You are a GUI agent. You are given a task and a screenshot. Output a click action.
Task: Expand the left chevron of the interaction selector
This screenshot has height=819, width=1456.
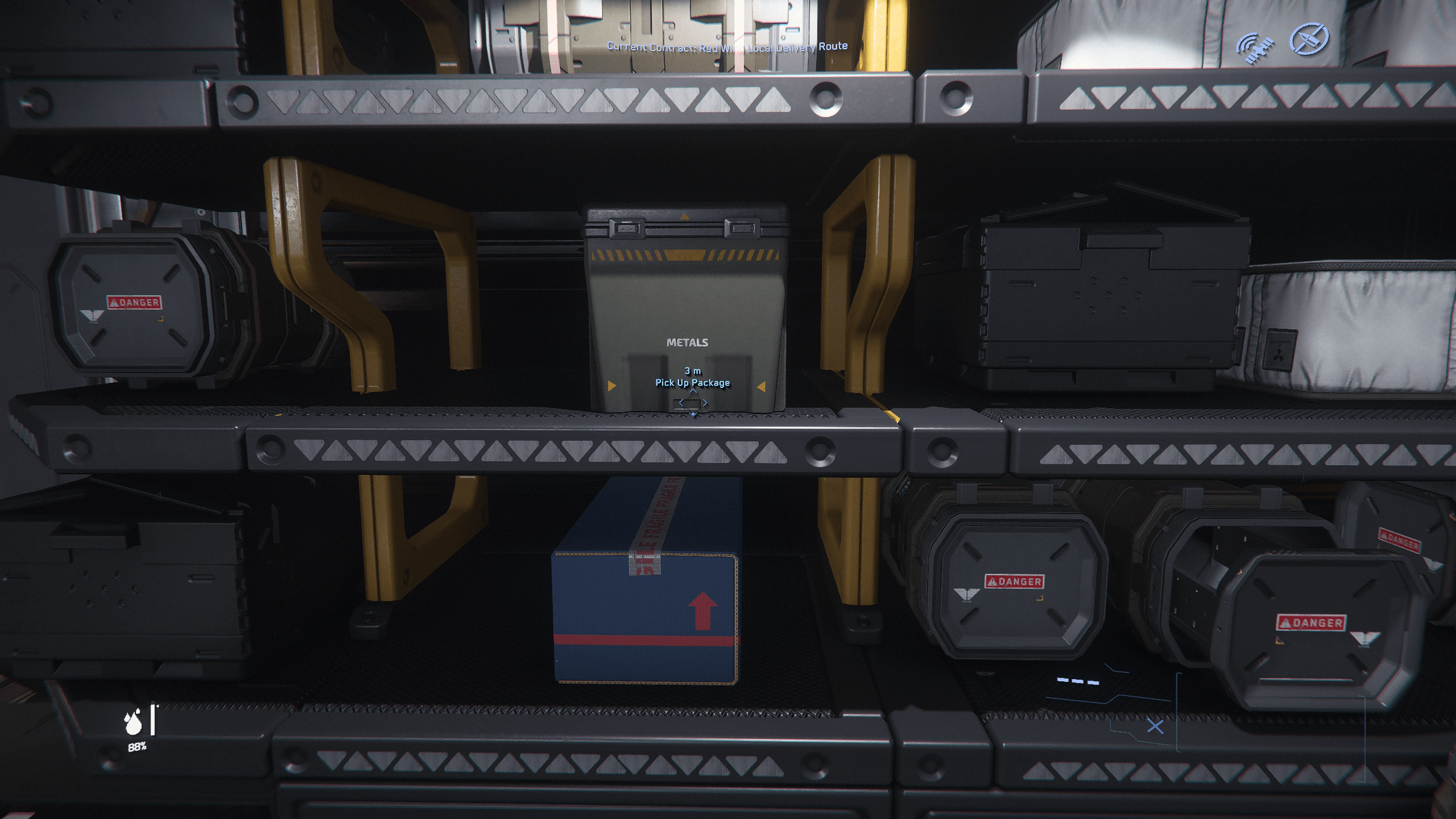[681, 403]
